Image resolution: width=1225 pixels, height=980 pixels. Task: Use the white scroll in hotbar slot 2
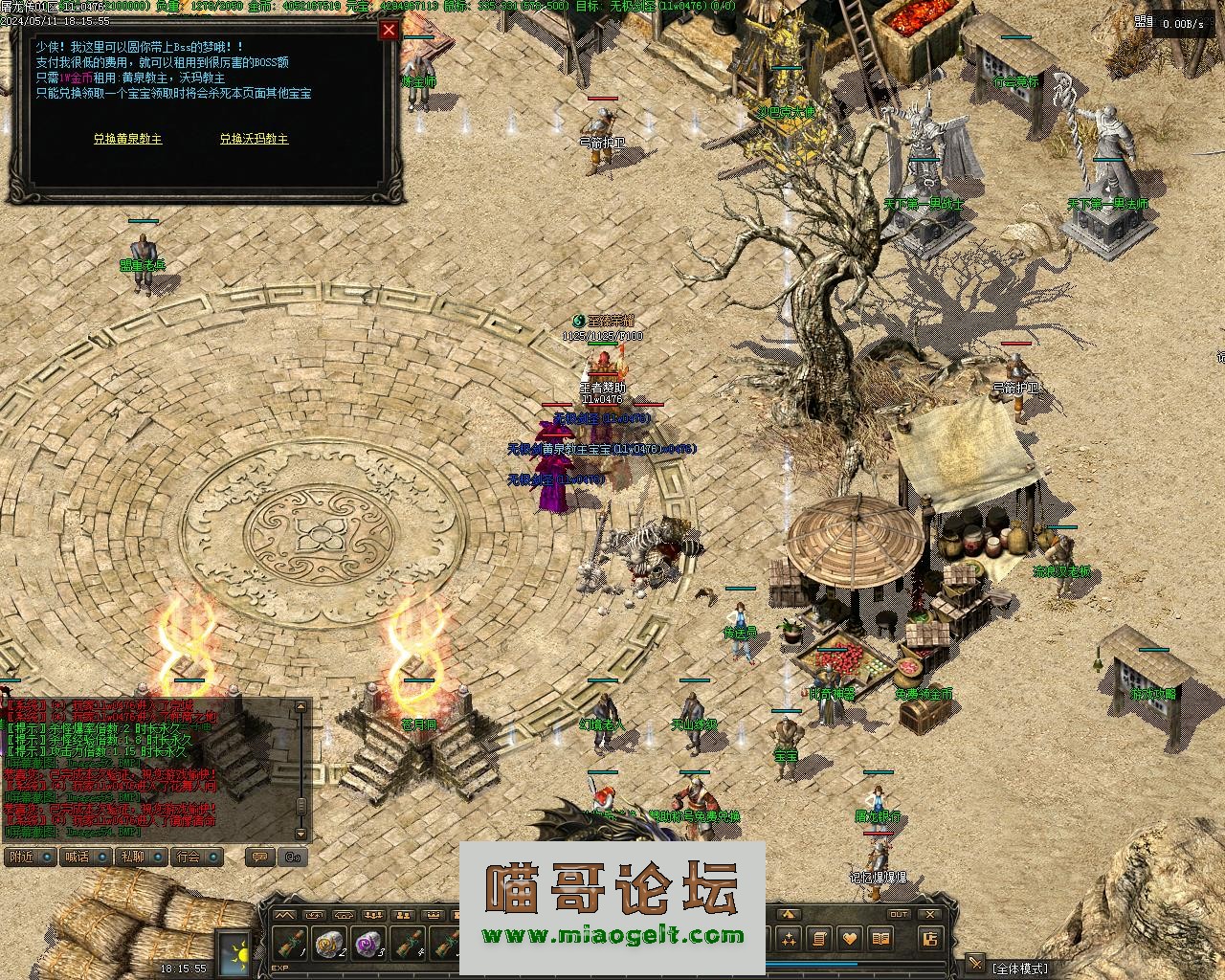331,945
